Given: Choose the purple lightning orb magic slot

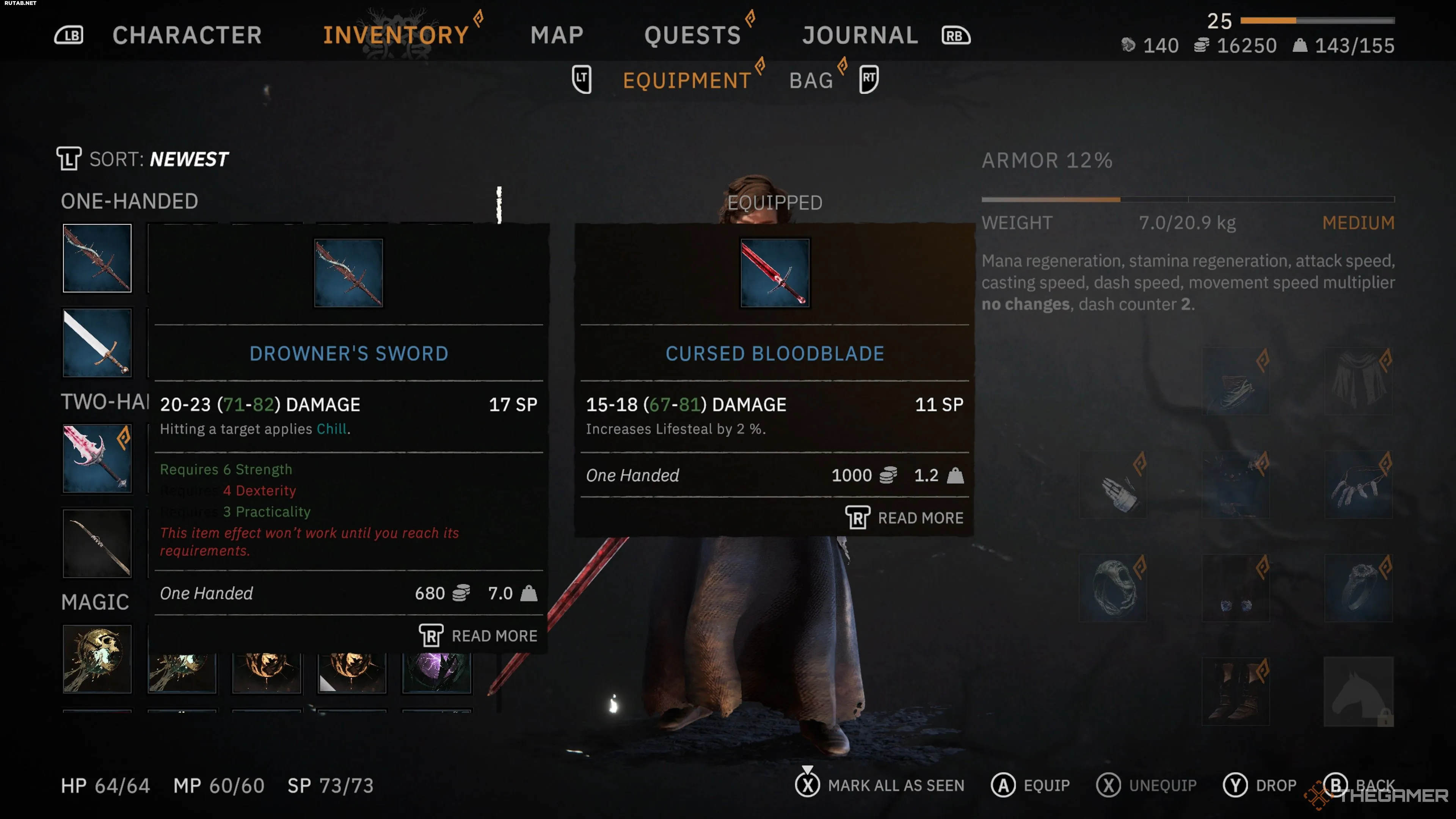Looking at the screenshot, I should [x=436, y=673].
